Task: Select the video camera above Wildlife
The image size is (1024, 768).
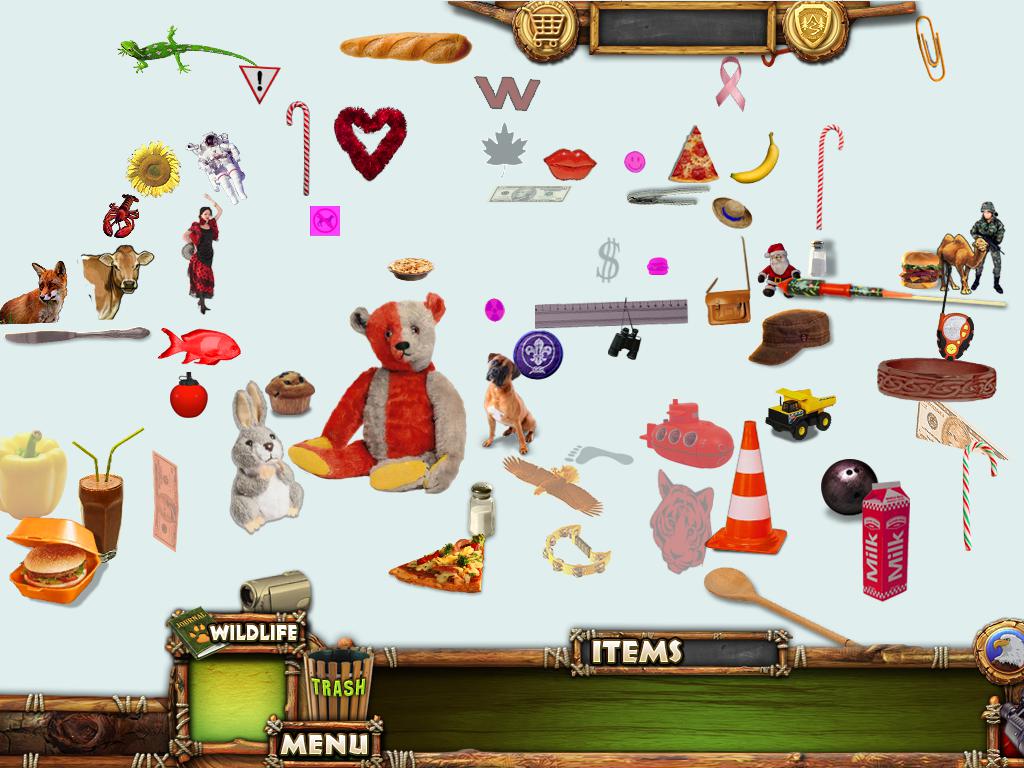Action: [275, 592]
